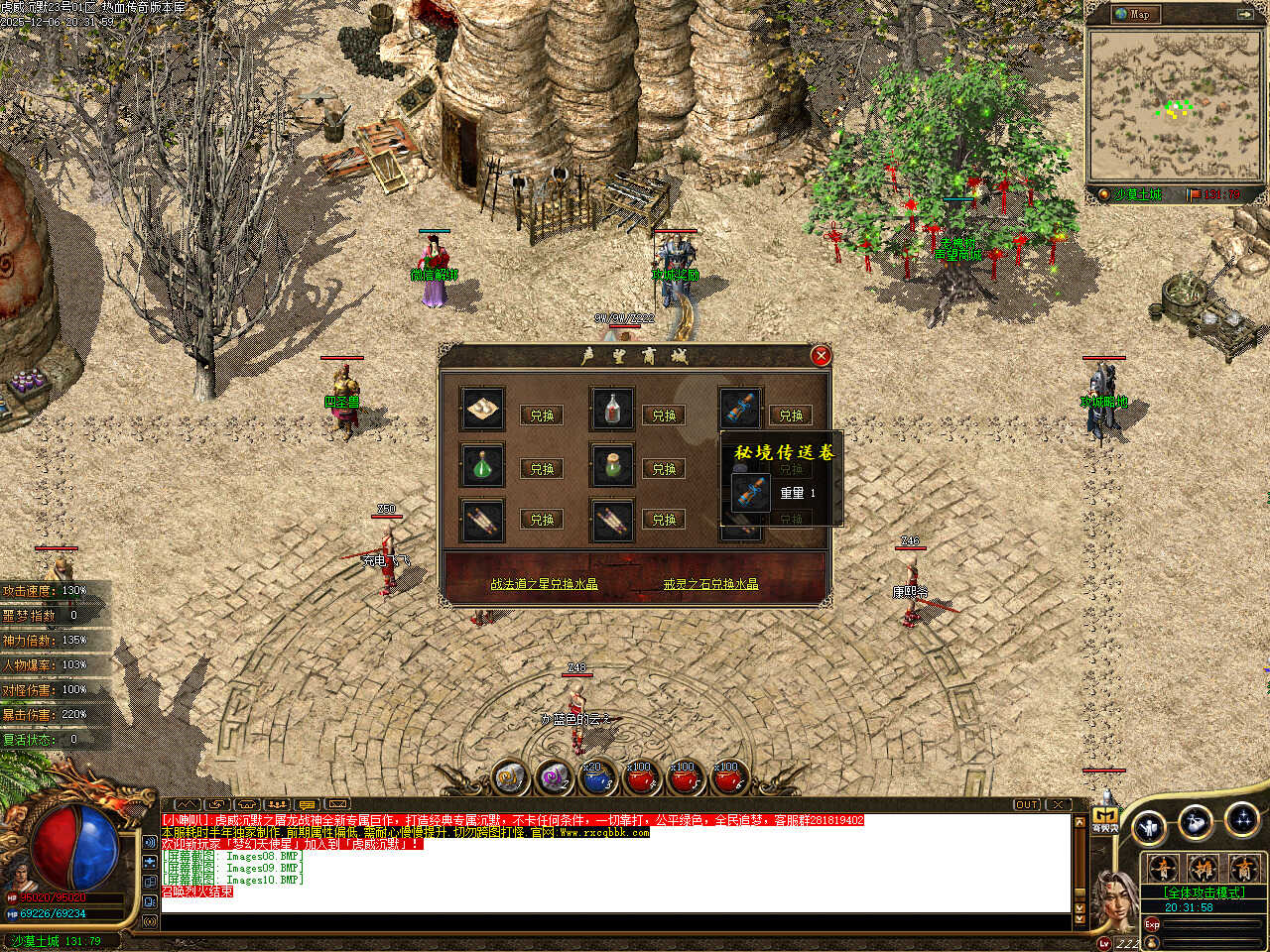Viewport: 1270px width, 952px height.
Task: Exchange the blue-banded teleport scroll in top row
Action: [x=791, y=416]
